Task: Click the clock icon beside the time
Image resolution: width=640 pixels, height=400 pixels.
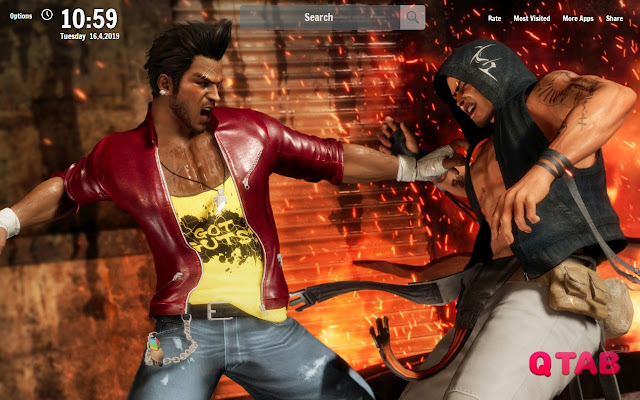Action: point(47,15)
